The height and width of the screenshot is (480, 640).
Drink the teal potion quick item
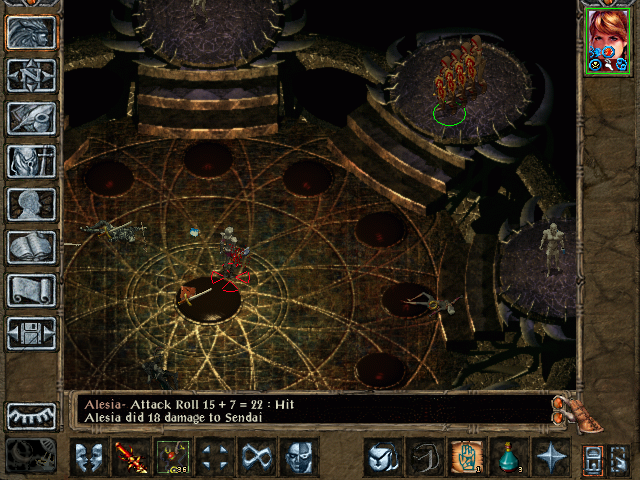(x=508, y=457)
